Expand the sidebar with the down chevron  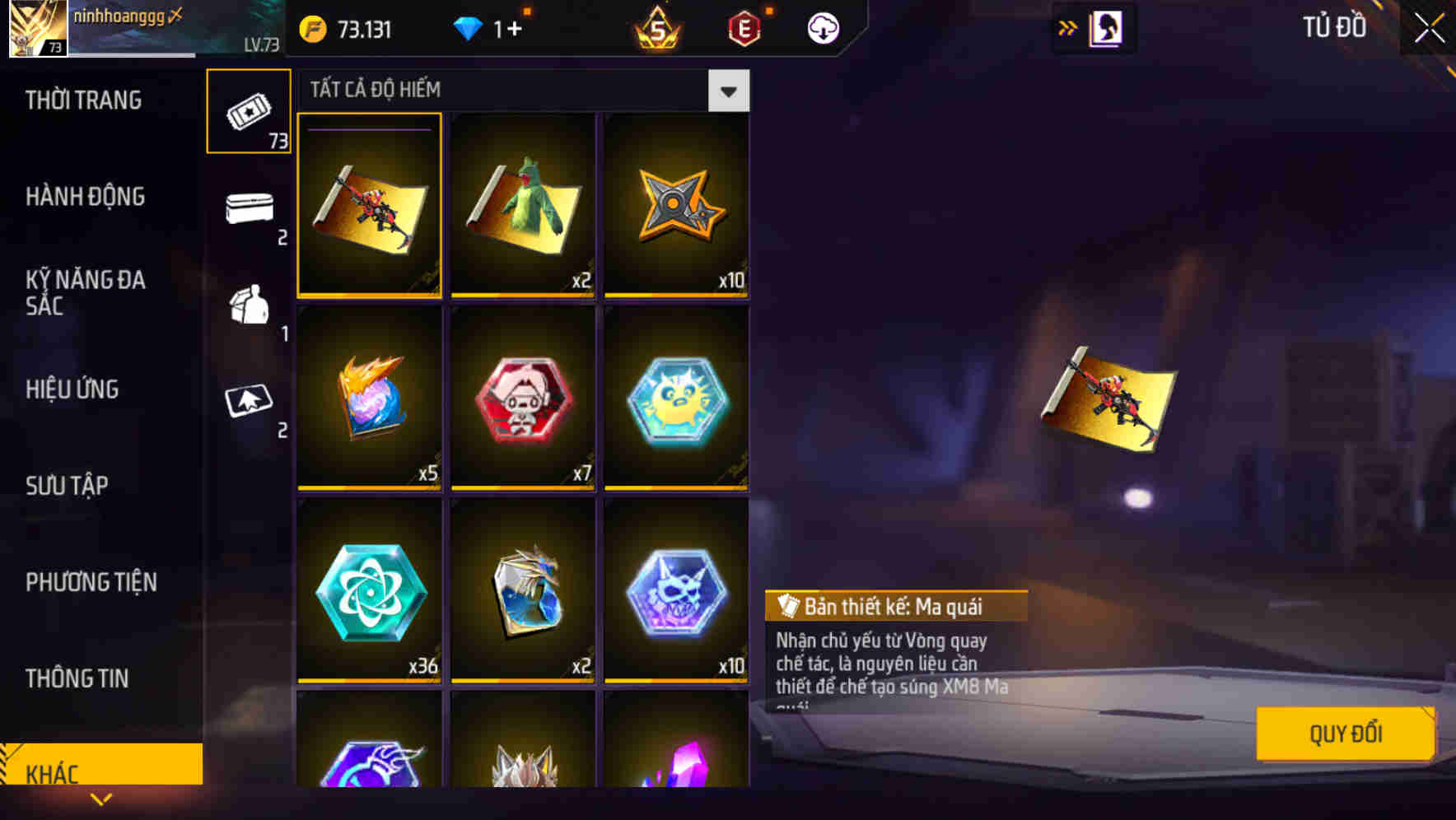click(101, 799)
